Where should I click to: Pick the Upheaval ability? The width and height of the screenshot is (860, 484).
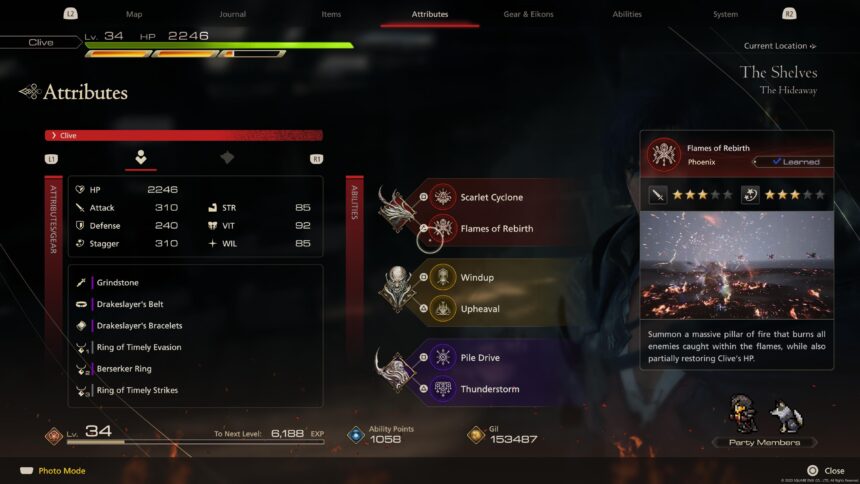480,309
